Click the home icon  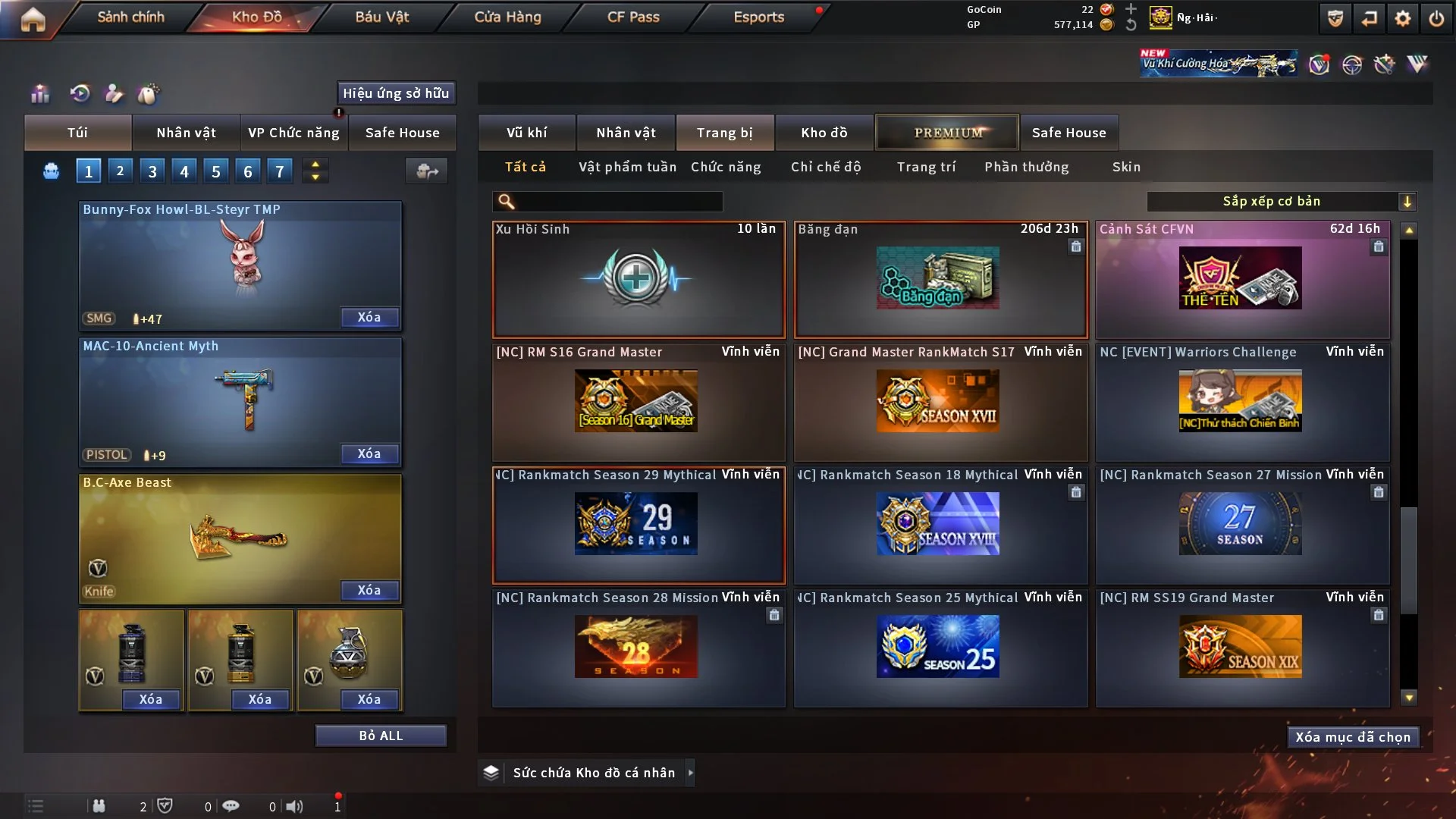point(33,19)
